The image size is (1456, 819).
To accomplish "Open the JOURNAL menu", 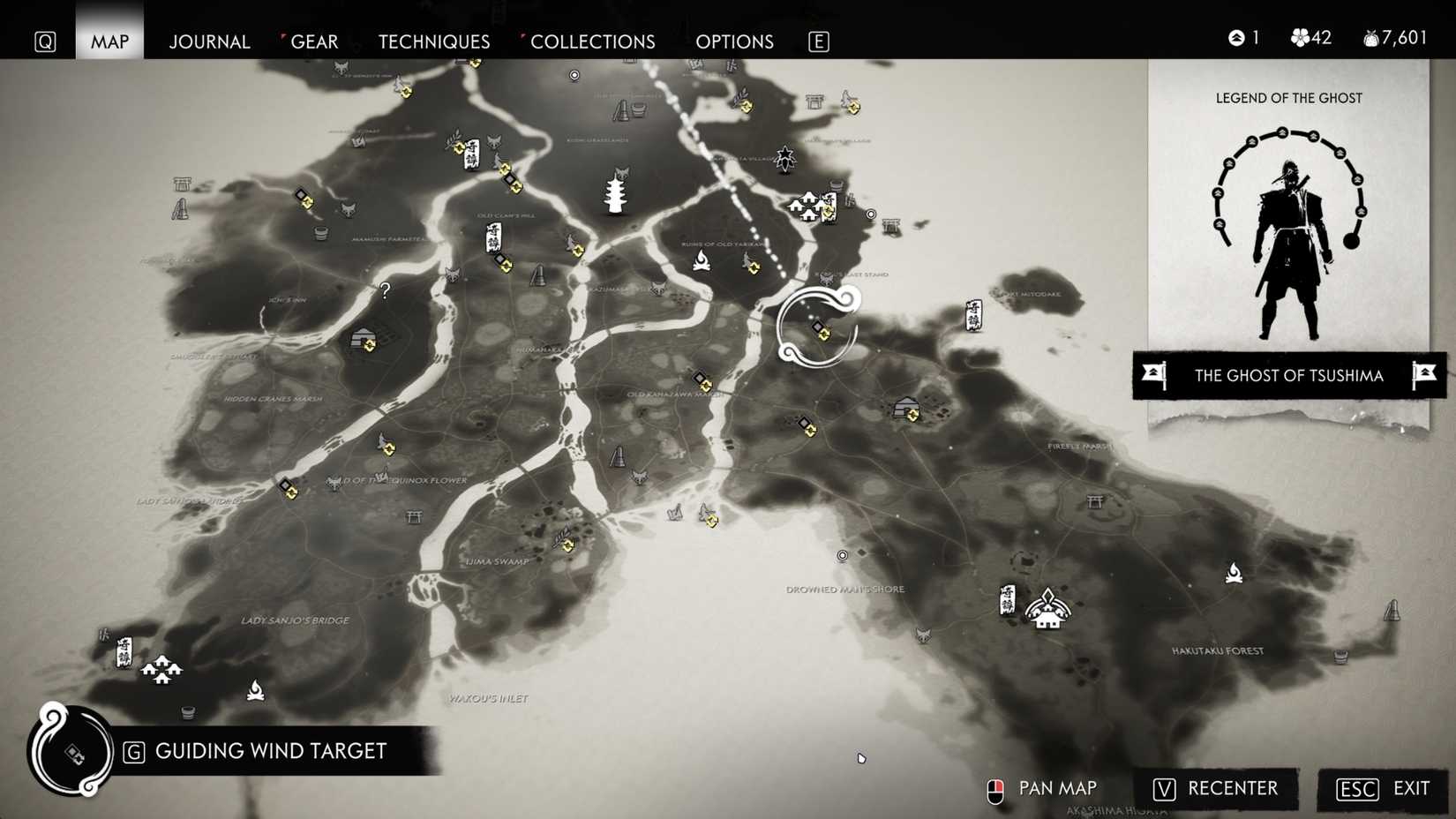I will pos(209,41).
